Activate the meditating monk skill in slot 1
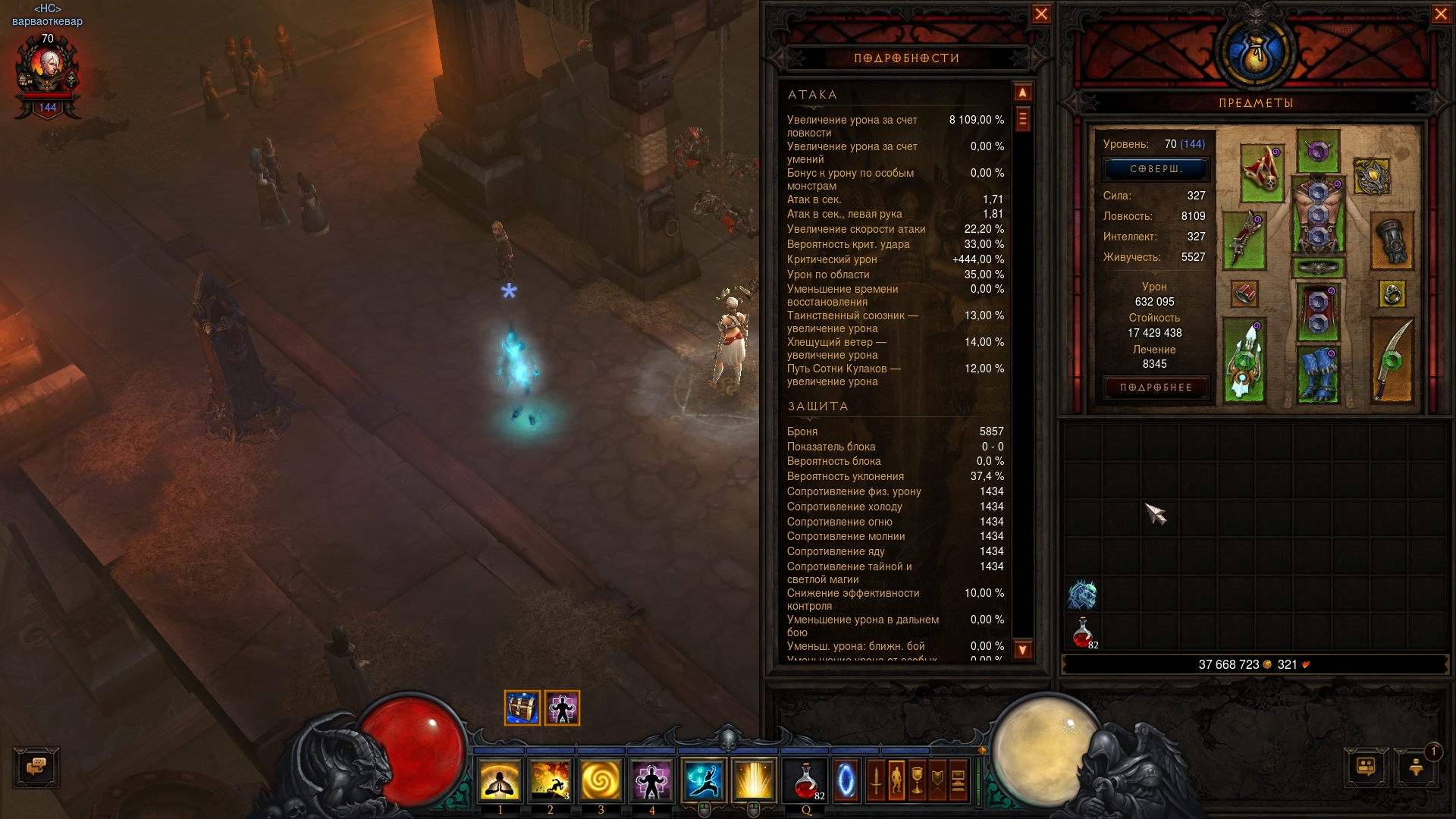The width and height of the screenshot is (1456, 819). (500, 780)
